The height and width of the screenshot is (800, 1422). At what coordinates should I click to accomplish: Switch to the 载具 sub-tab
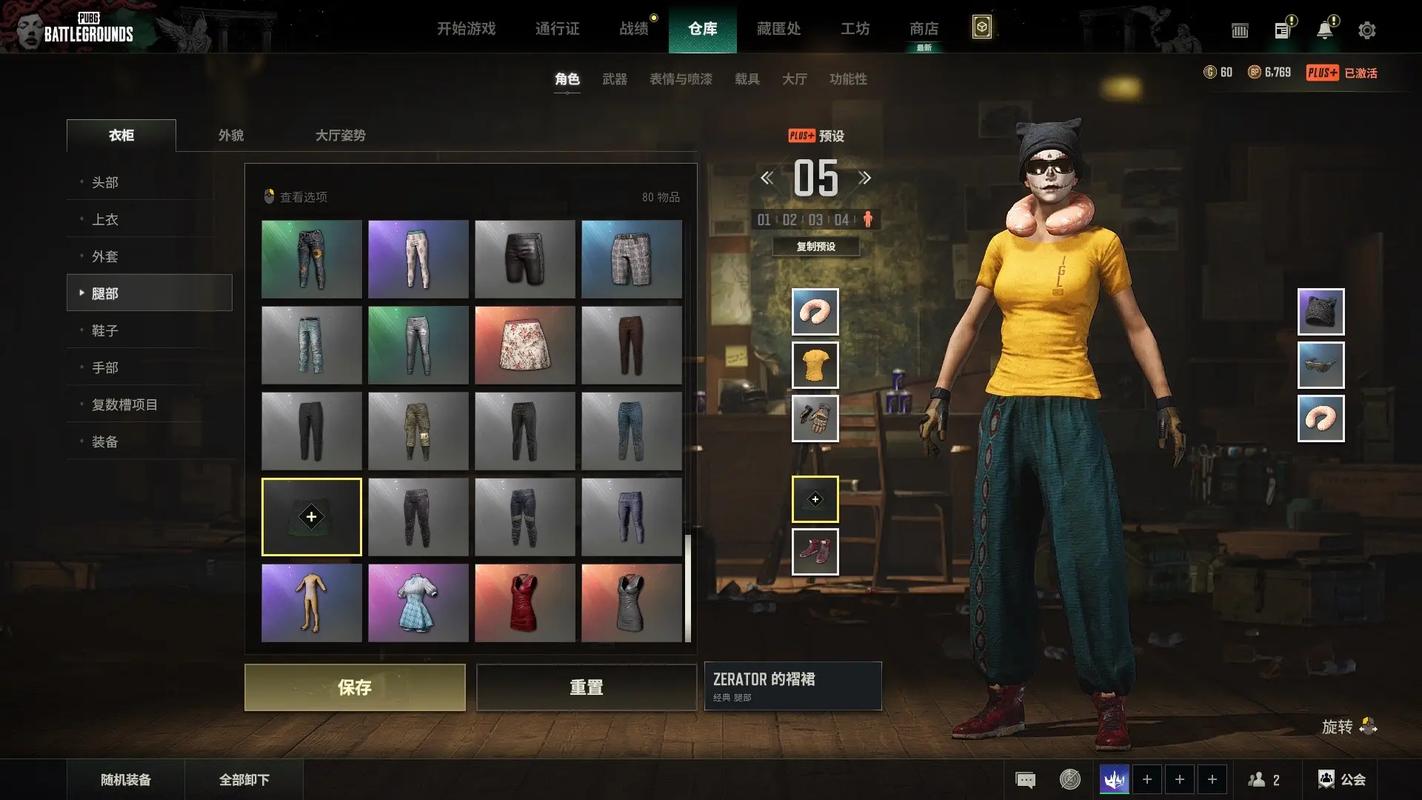click(747, 79)
